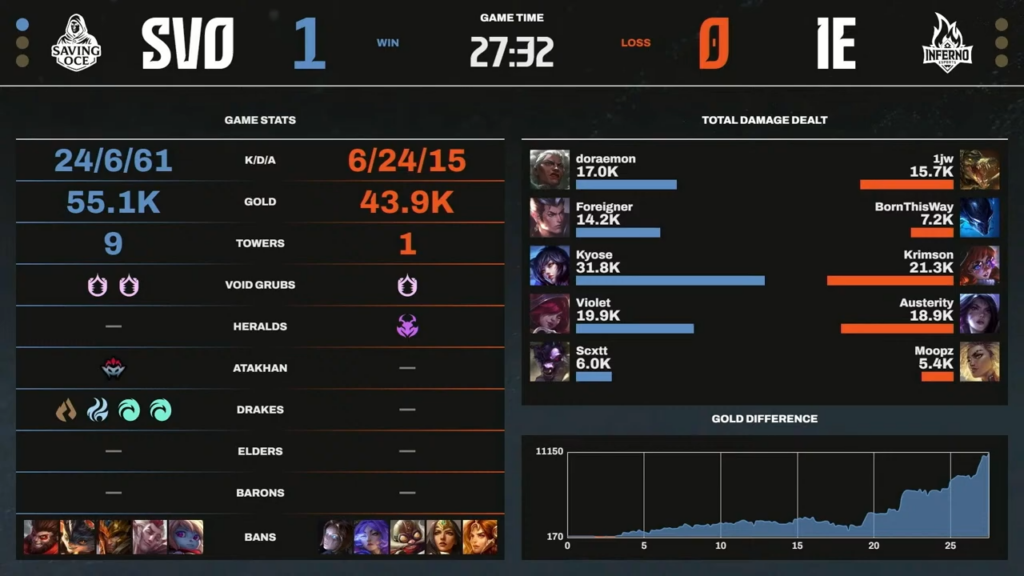The height and width of the screenshot is (576, 1024).
Task: Select Austerity's champion portrait
Action: pyautogui.click(x=979, y=313)
